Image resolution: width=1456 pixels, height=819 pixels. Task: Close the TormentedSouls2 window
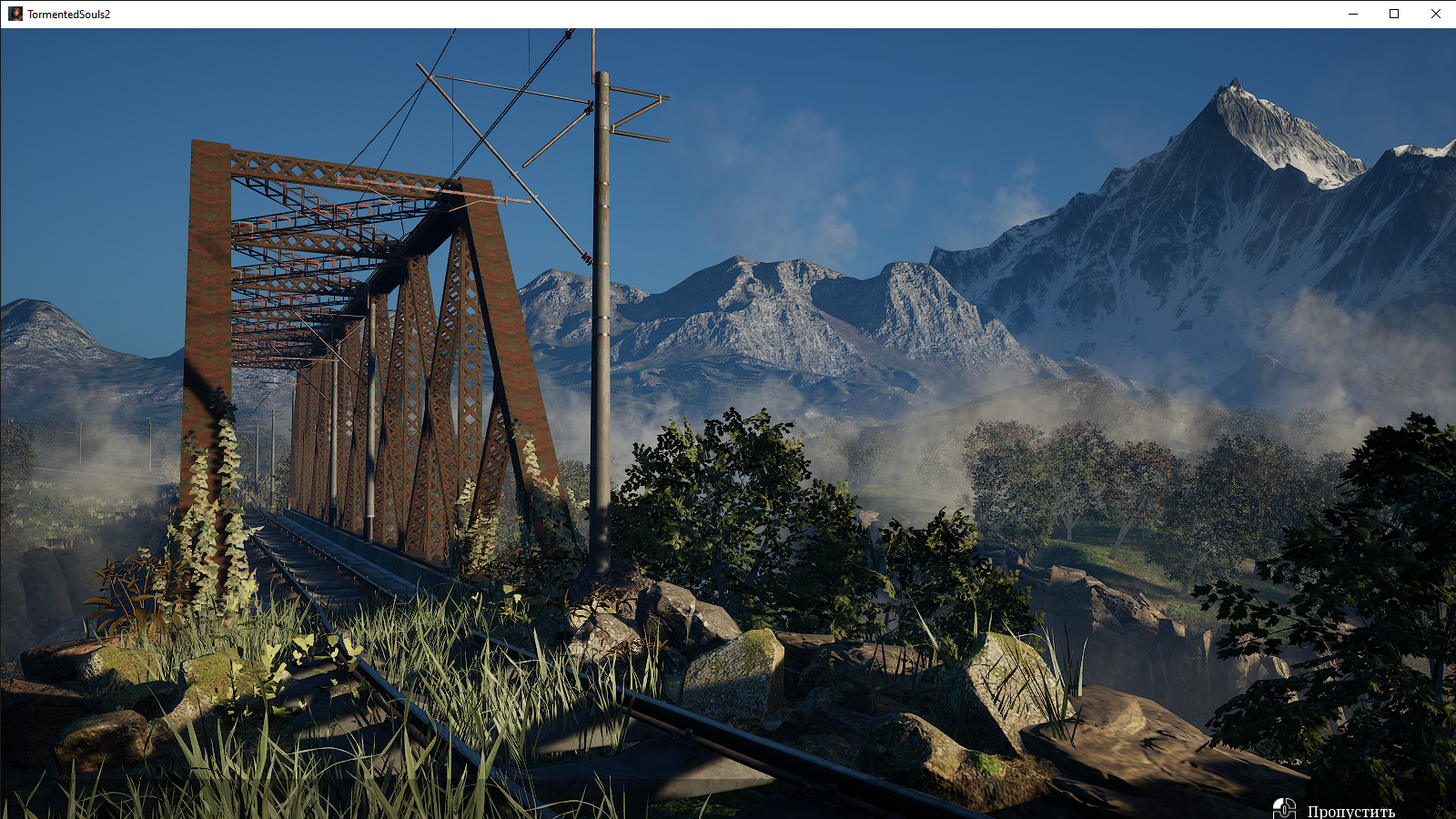(x=1435, y=14)
